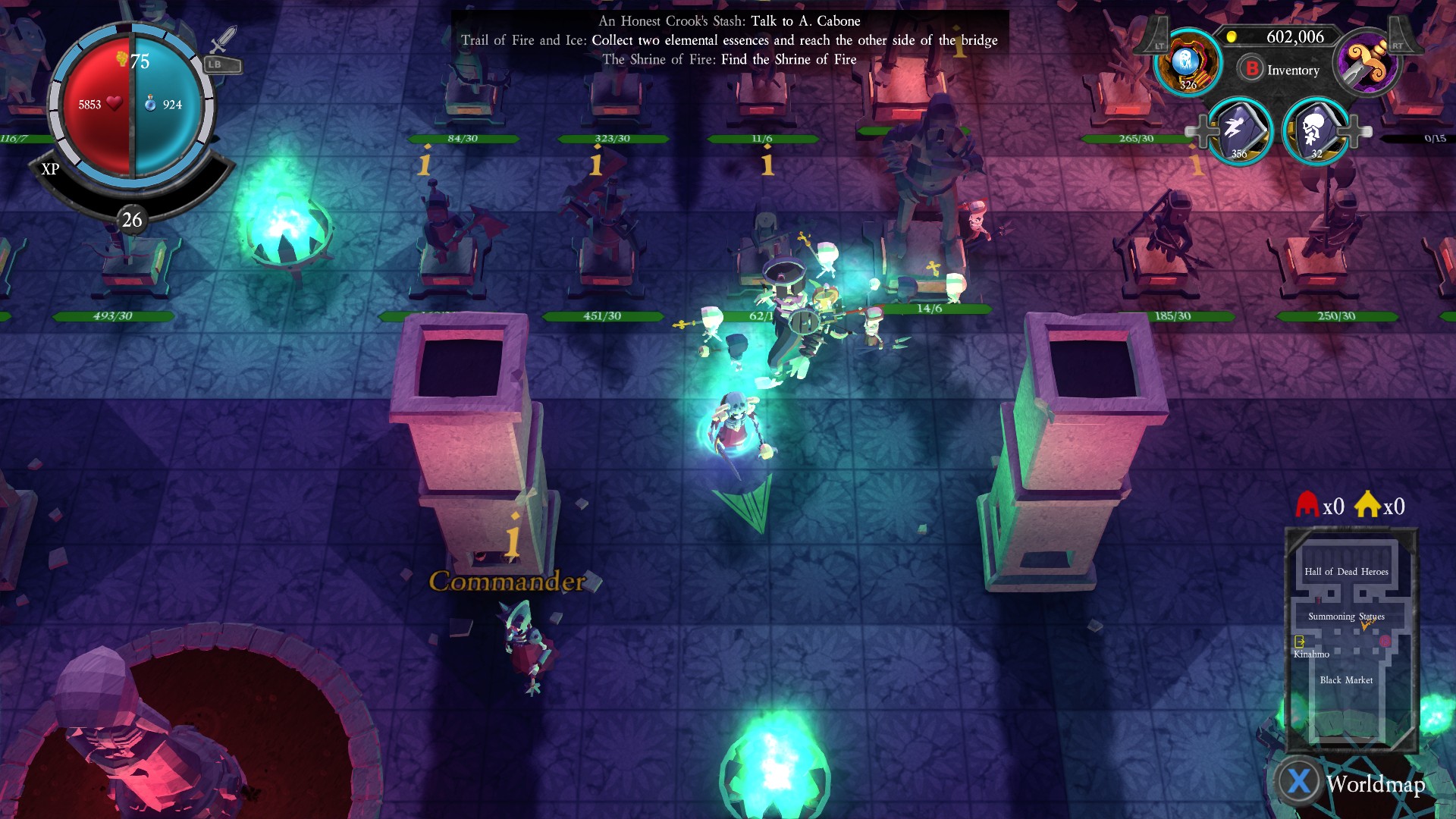The width and height of the screenshot is (1456, 819).
Task: Click the gold coin icon next to 602,006
Action: click(1232, 36)
